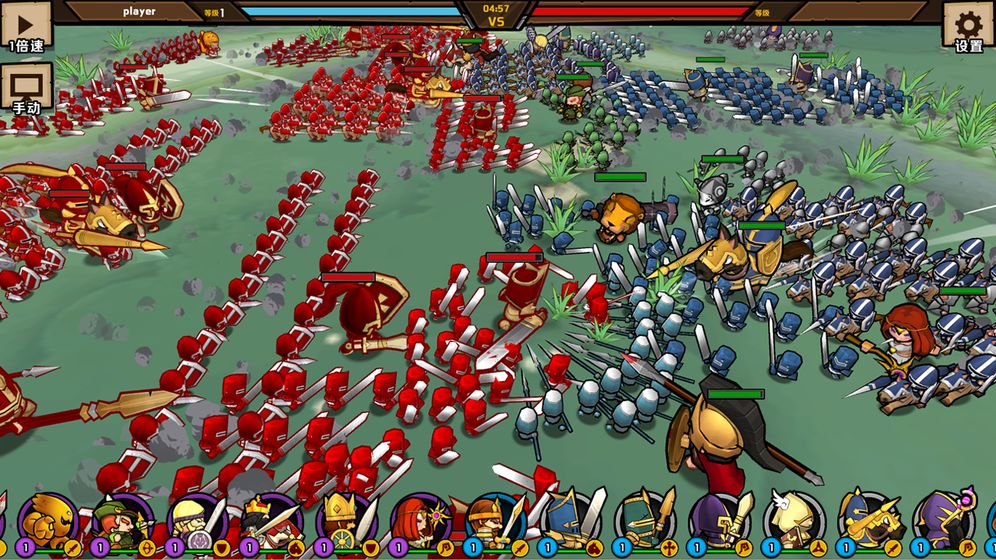Switch the manual (手动) control mode
996x560 pixels.
point(26,89)
